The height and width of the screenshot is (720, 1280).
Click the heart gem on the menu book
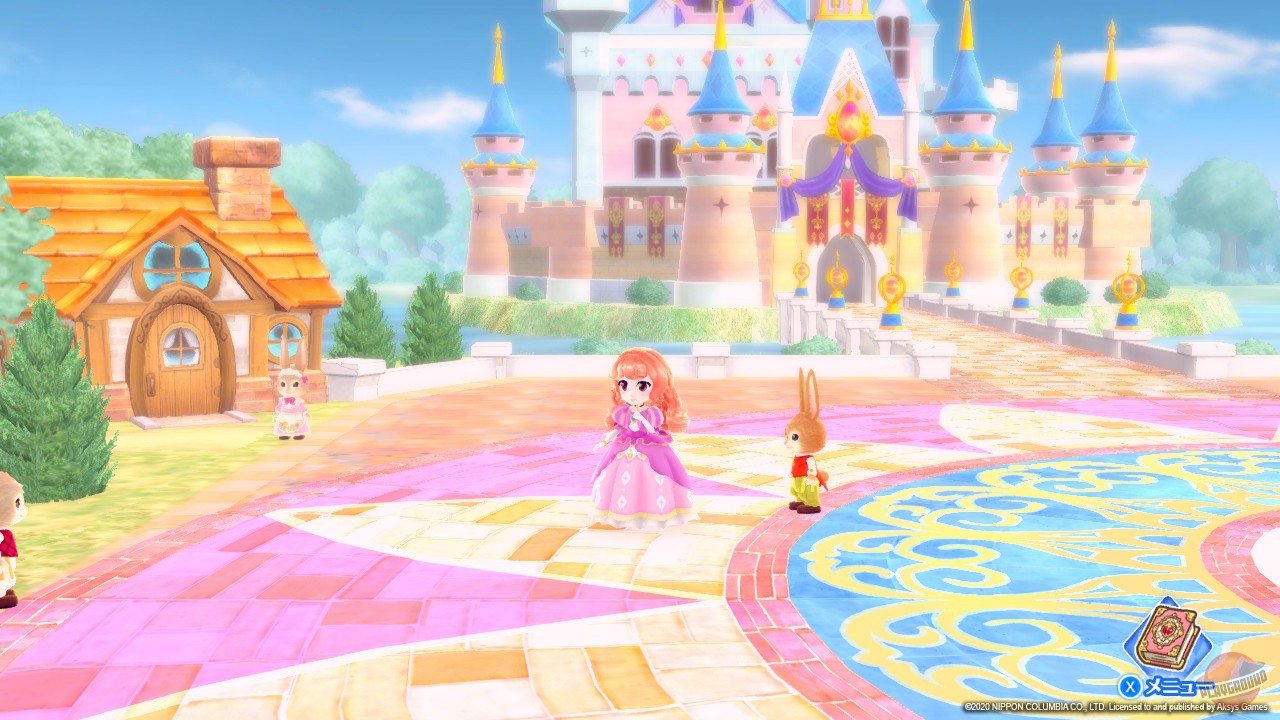pyautogui.click(x=1167, y=629)
